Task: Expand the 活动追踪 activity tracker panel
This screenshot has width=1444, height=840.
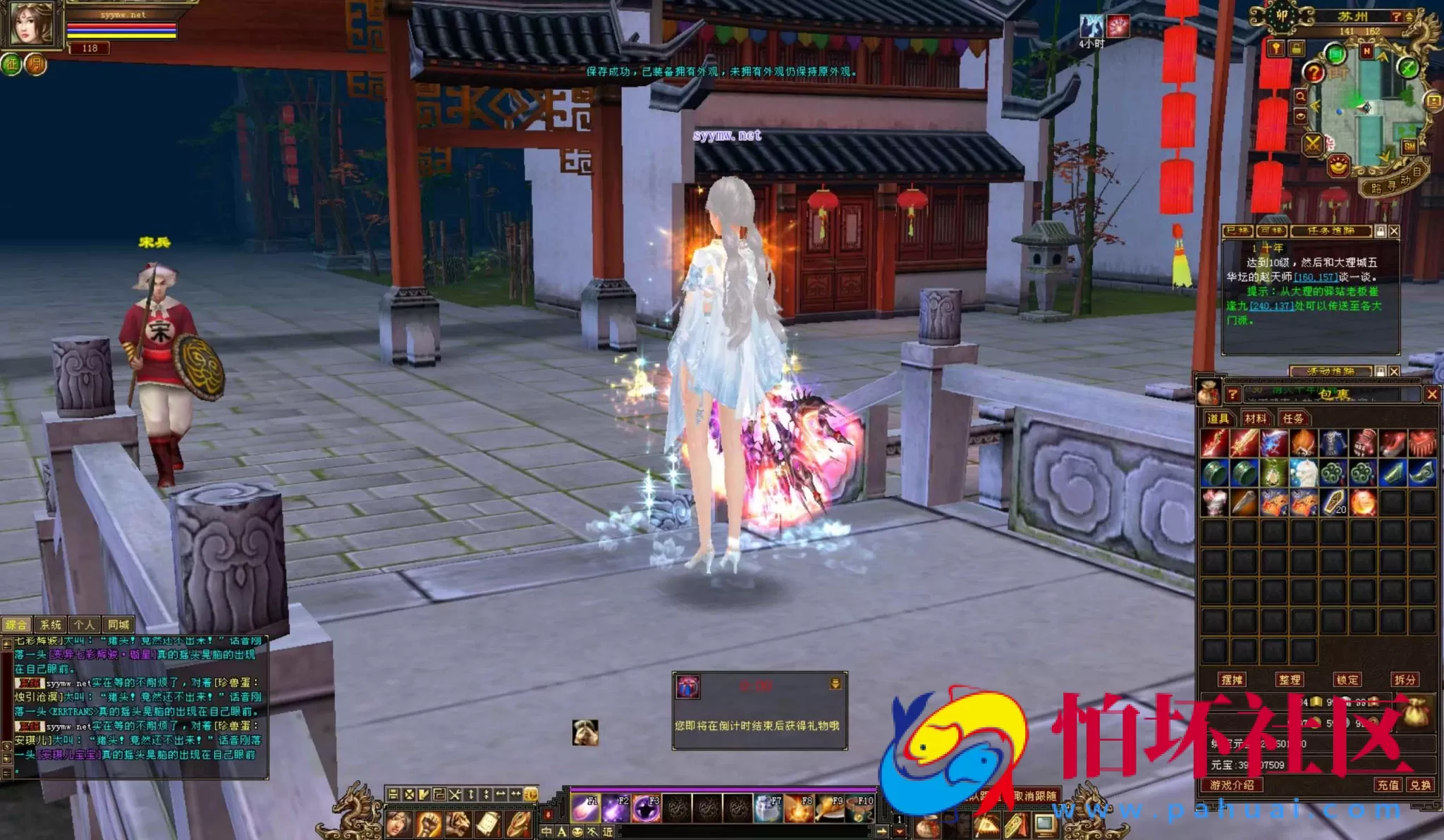Action: point(1332,371)
